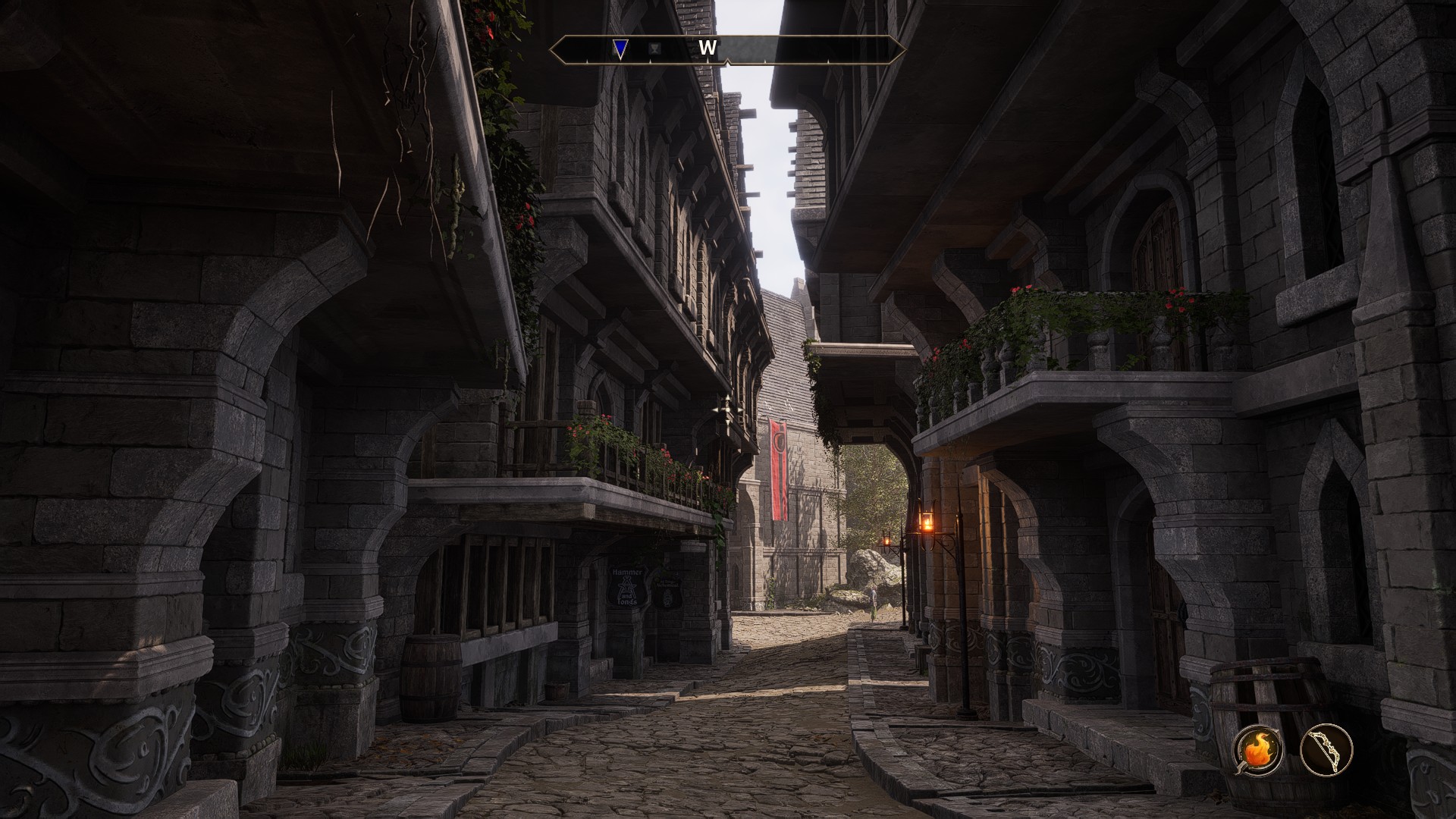This screenshot has height=819, width=1456.
Task: Click the equipped bow weapon icon
Action: click(x=1326, y=750)
